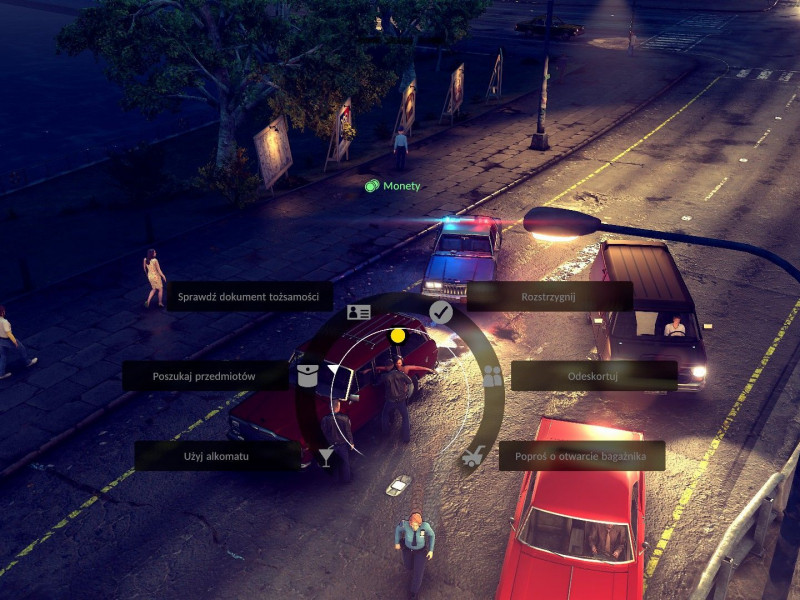Pick "Poszukaj przedmiotów" from the radial menu
The image size is (800, 600).
pos(205,376)
